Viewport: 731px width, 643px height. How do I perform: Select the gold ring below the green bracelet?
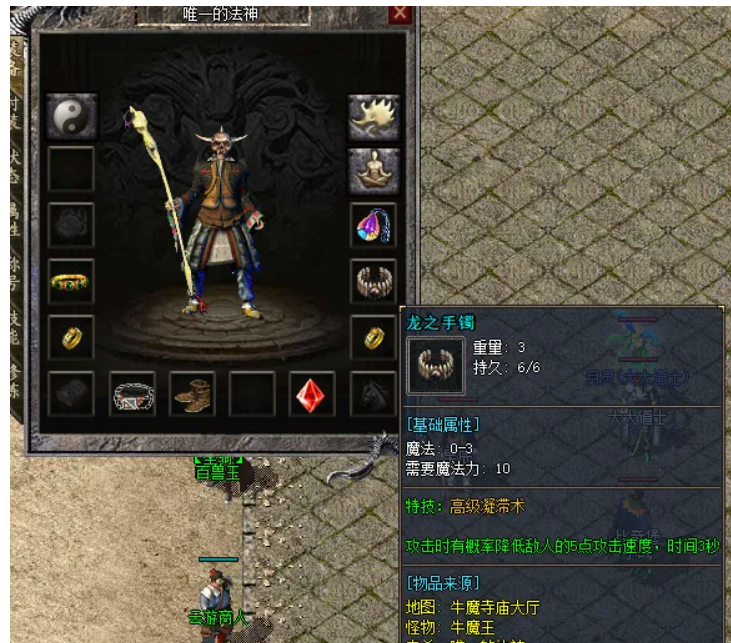pyautogui.click(x=71, y=339)
